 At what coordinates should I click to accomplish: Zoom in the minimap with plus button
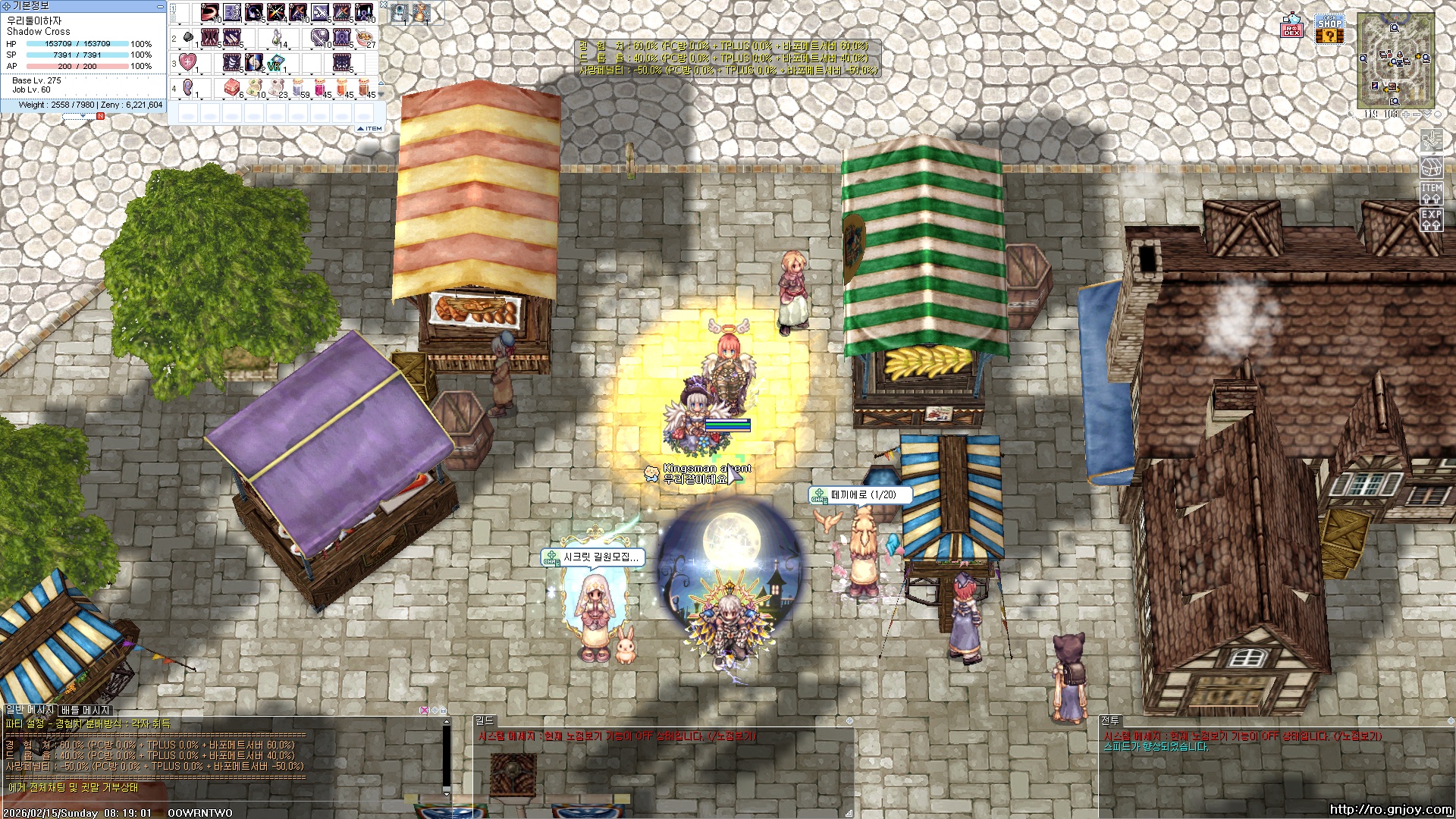pyautogui.click(x=1405, y=115)
